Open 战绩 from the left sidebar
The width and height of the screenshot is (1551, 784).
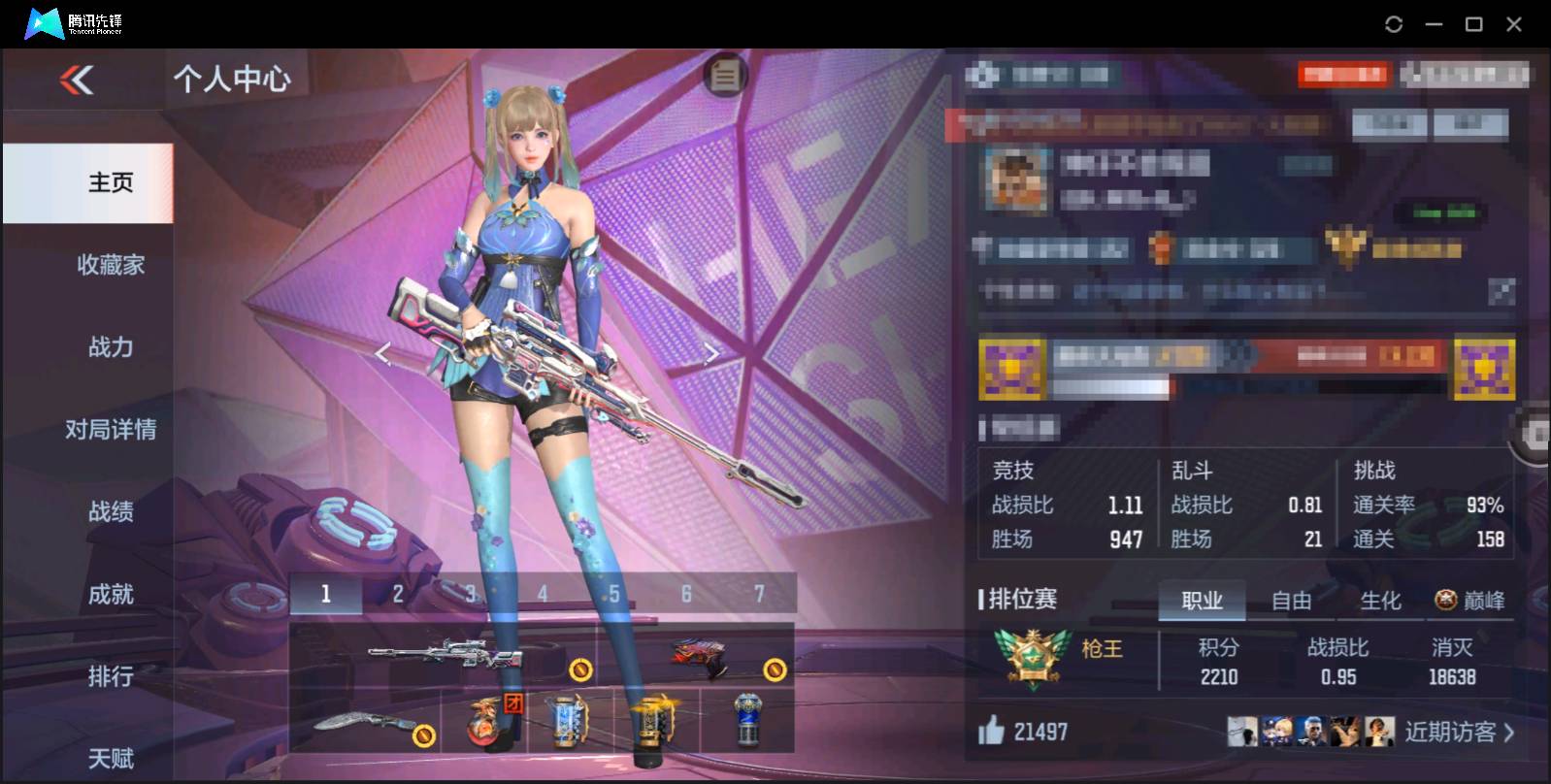(x=110, y=512)
